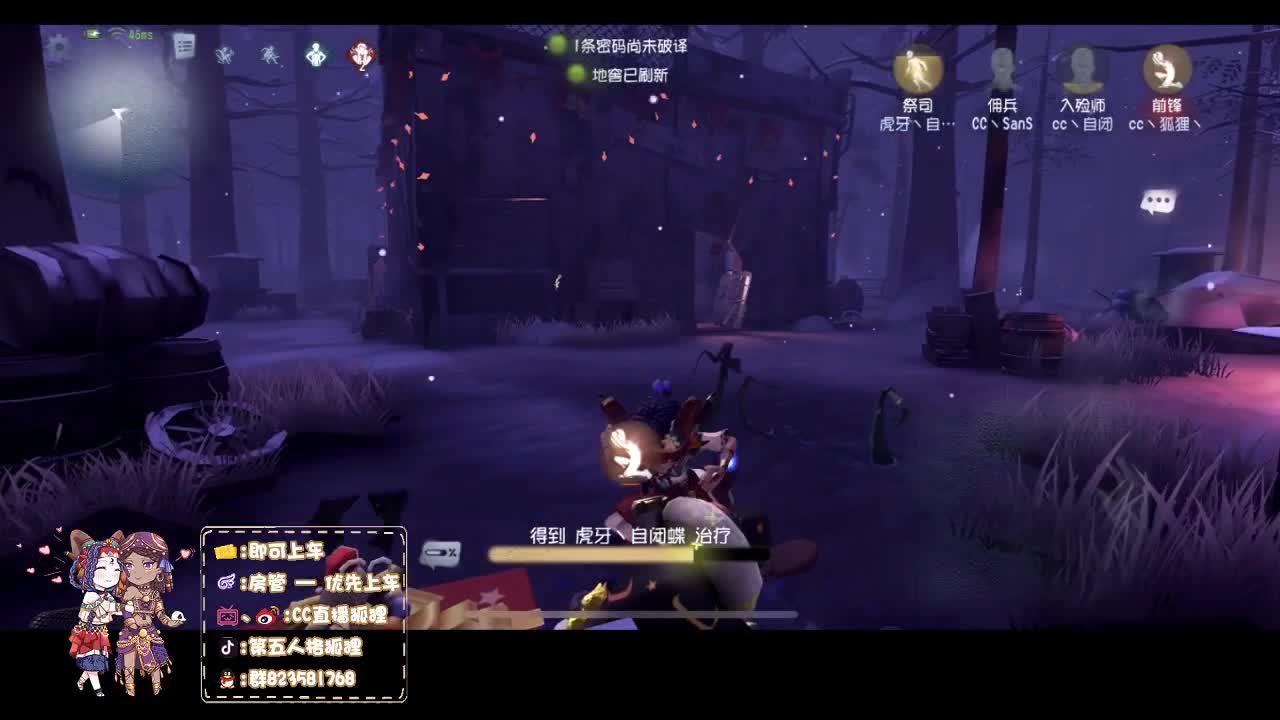This screenshot has width=1280, height=720.
Task: Click the red injured survivor status icon
Action: [x=363, y=53]
